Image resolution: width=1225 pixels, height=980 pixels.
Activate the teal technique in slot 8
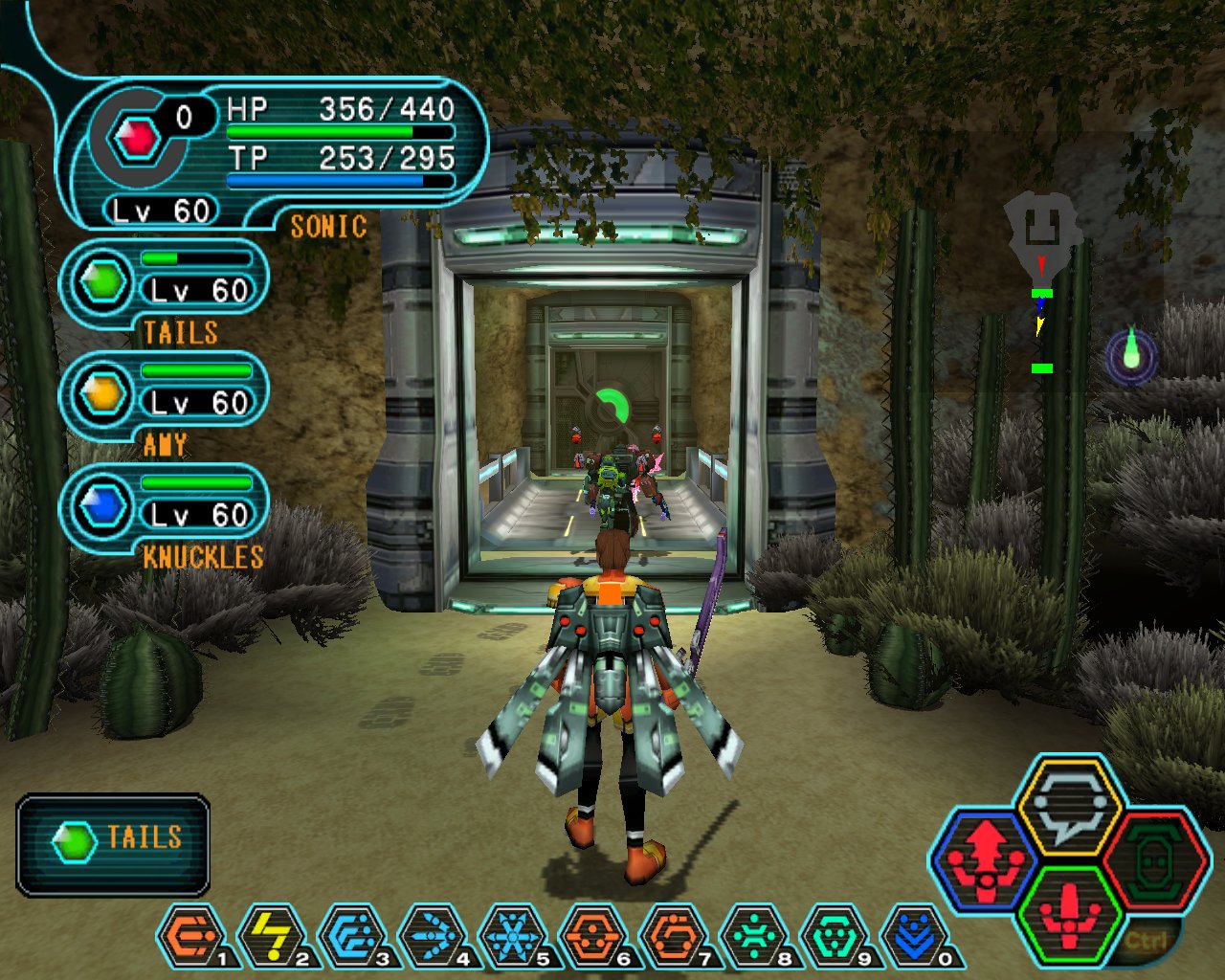point(753,935)
